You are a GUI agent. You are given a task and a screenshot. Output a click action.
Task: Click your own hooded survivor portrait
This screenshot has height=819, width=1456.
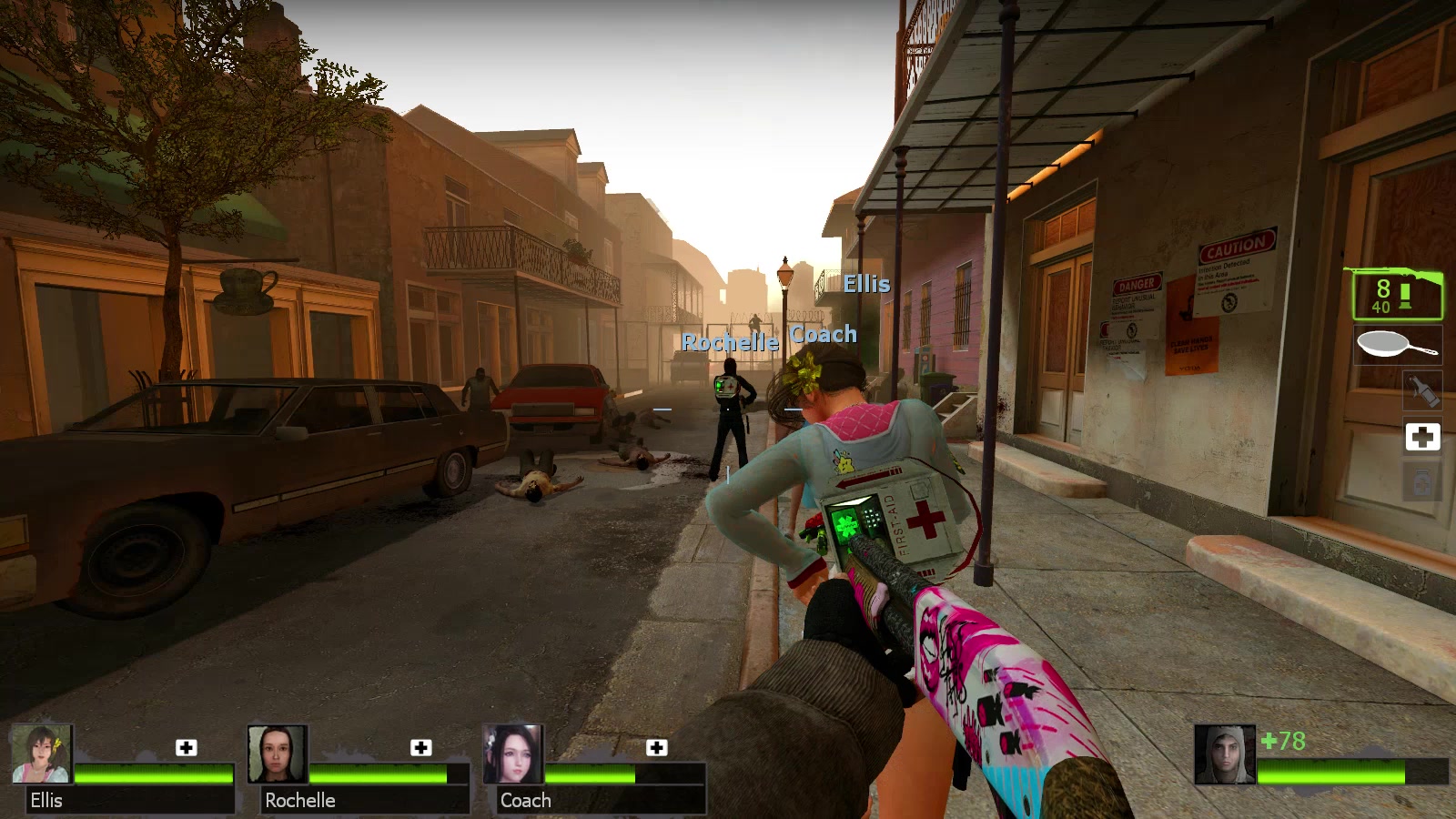tap(1225, 754)
